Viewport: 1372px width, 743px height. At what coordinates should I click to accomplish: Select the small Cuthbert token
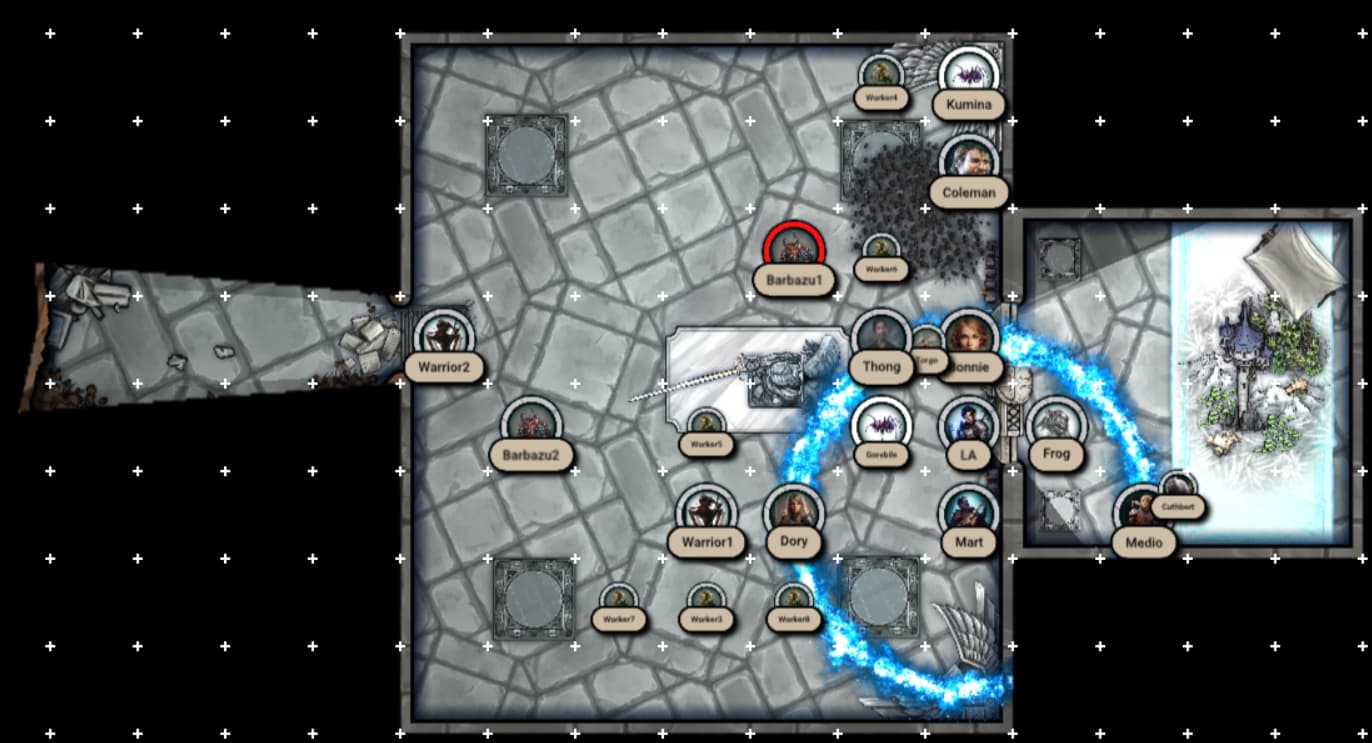click(1177, 487)
